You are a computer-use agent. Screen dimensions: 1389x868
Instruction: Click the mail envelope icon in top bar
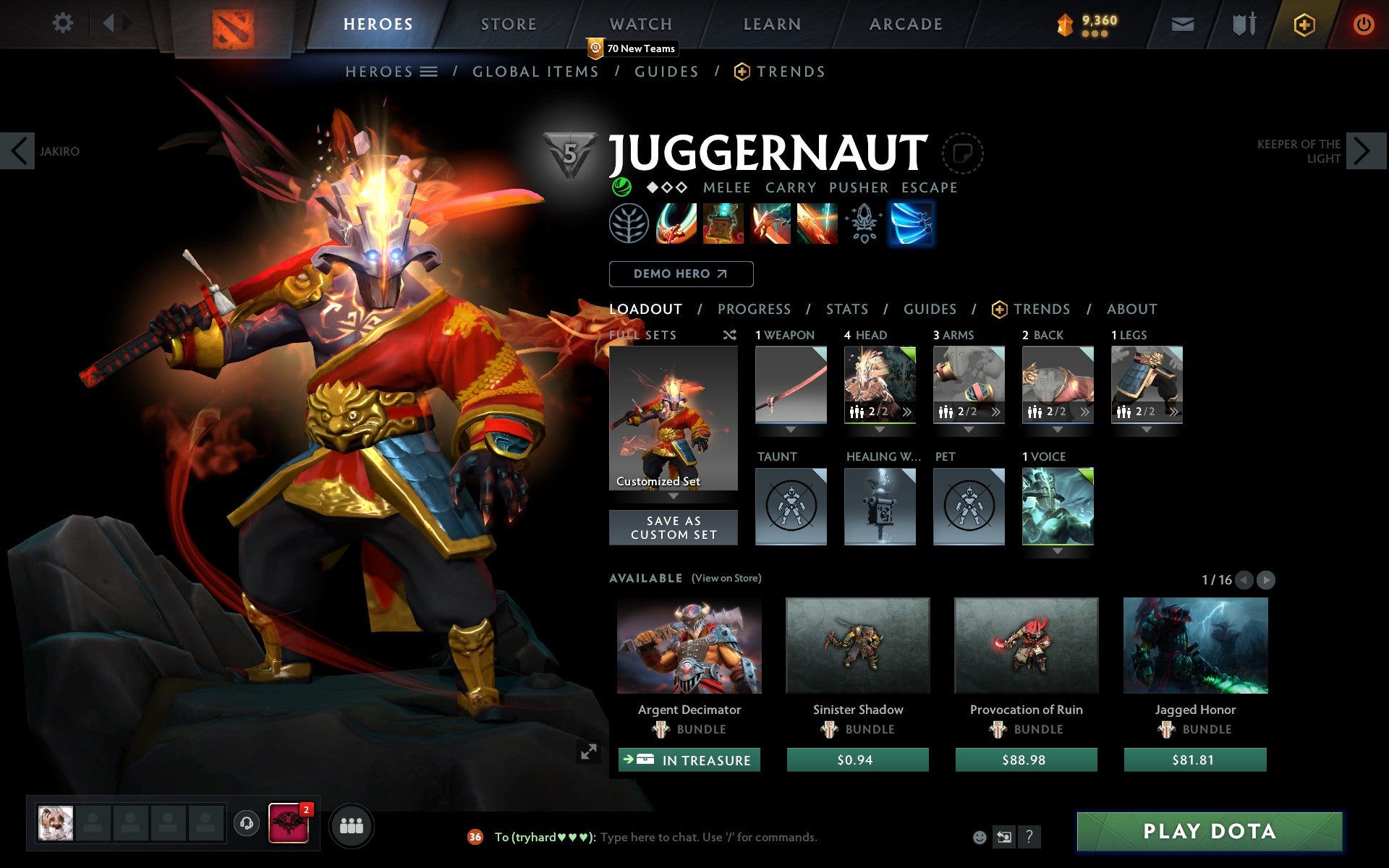coord(1182,23)
